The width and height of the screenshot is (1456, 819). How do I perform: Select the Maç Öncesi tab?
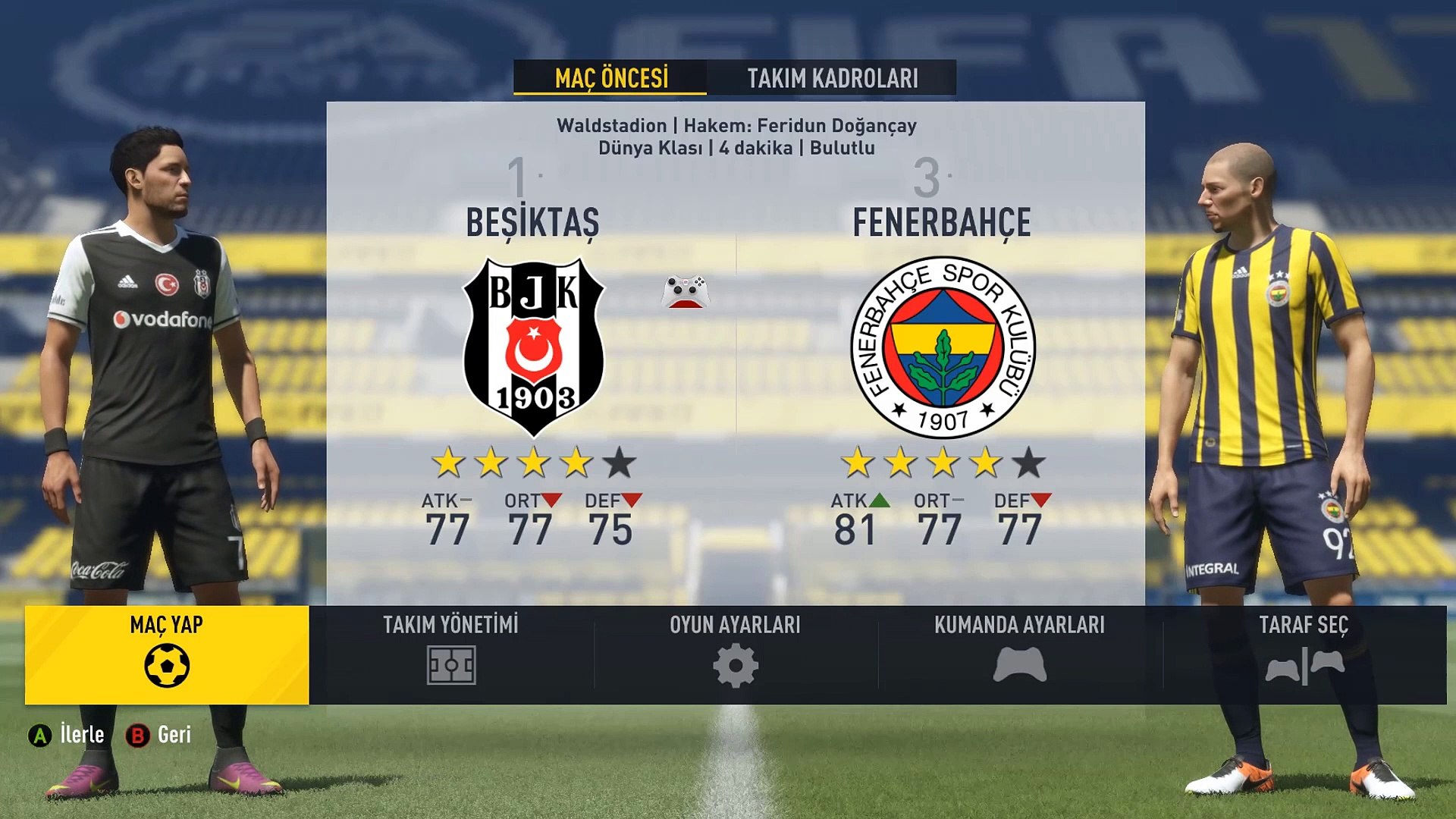click(610, 78)
